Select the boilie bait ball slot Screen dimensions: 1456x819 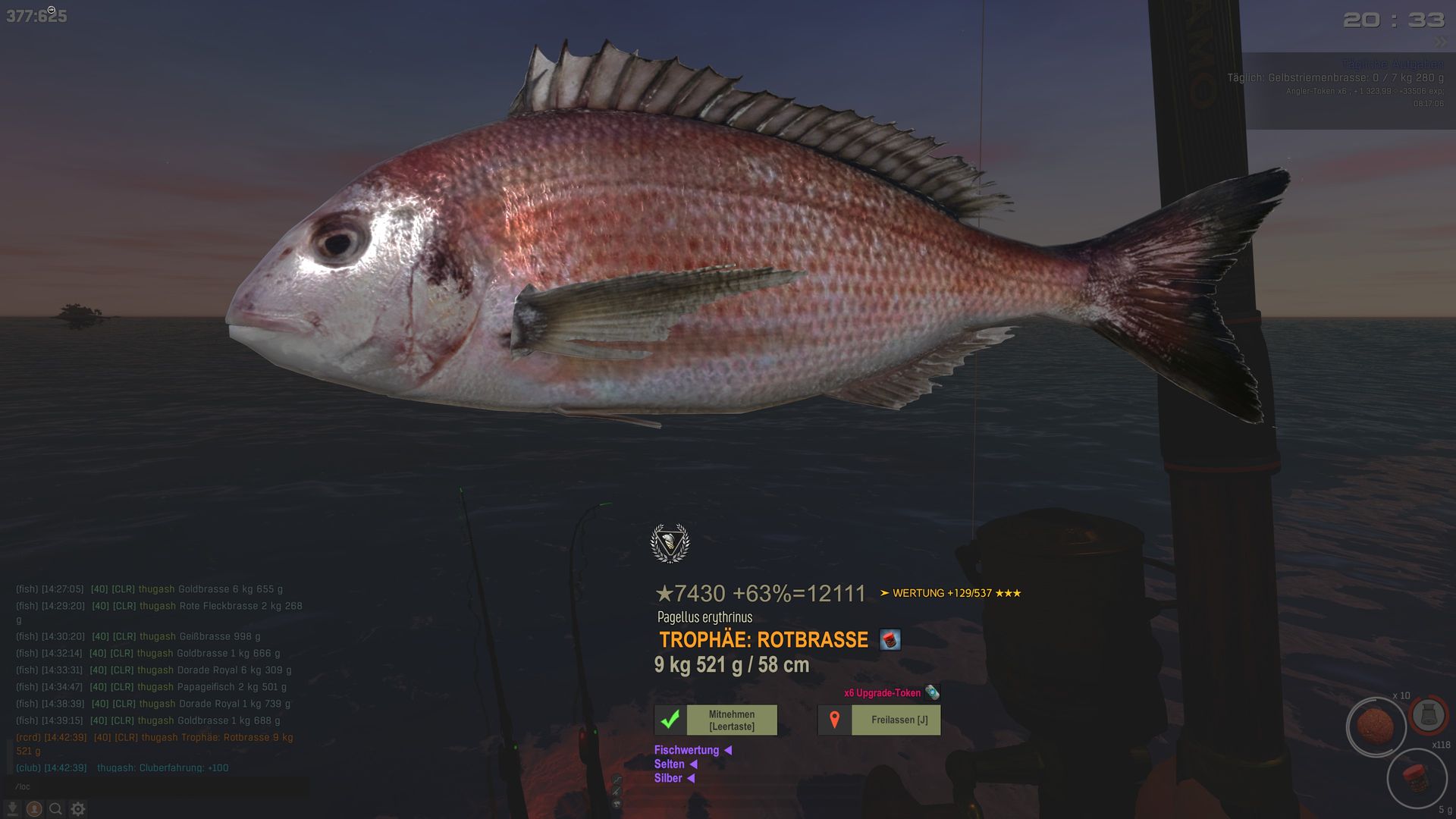(x=1375, y=726)
